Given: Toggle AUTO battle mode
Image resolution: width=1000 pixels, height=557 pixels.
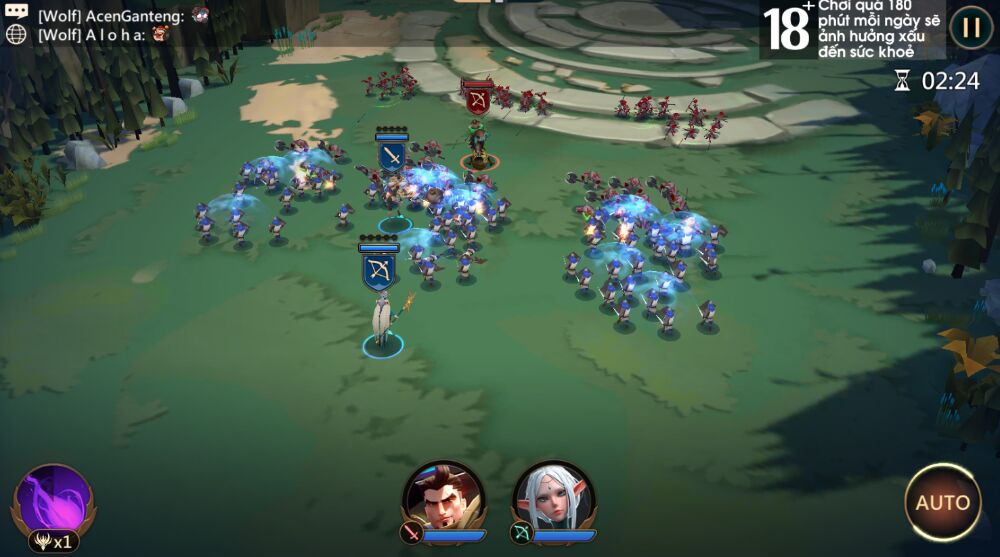Looking at the screenshot, I should (x=942, y=502).
